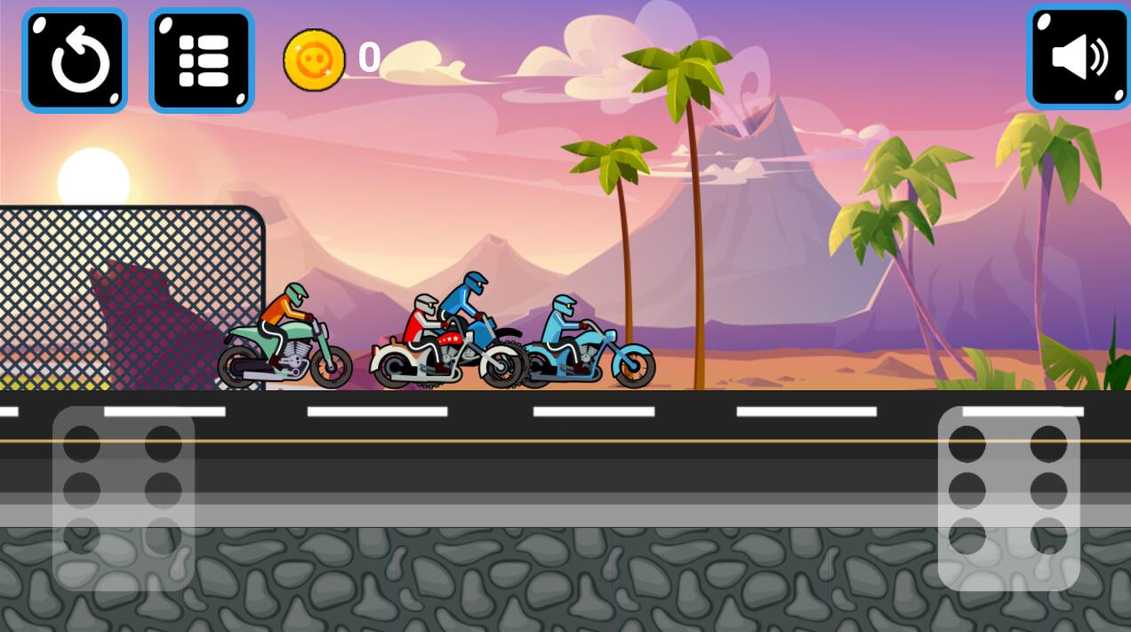Toggle sound with the speaker button
The height and width of the screenshot is (632, 1131).
pyautogui.click(x=1079, y=58)
